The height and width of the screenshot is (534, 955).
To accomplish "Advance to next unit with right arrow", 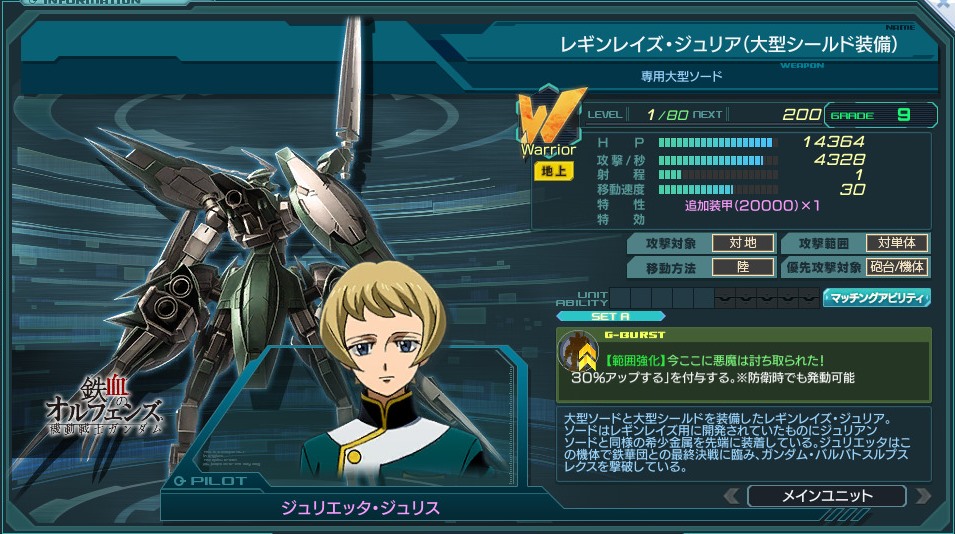I will (922, 496).
